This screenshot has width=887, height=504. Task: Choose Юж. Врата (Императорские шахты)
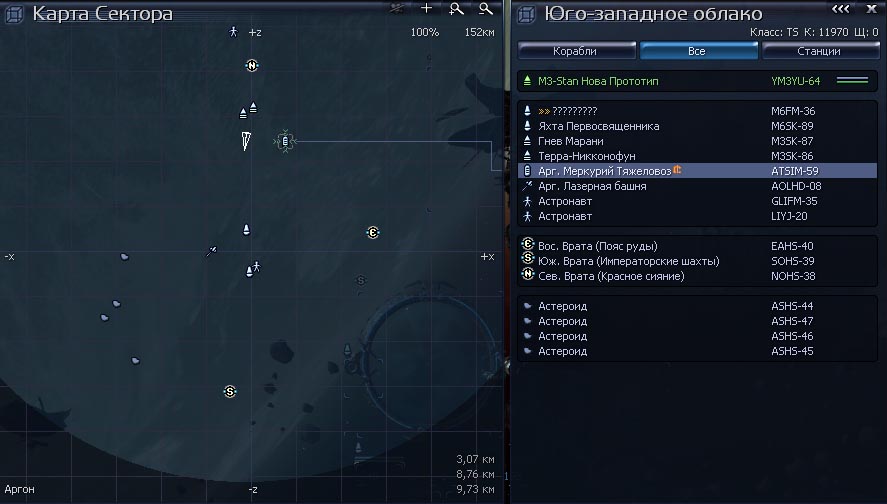pos(628,261)
